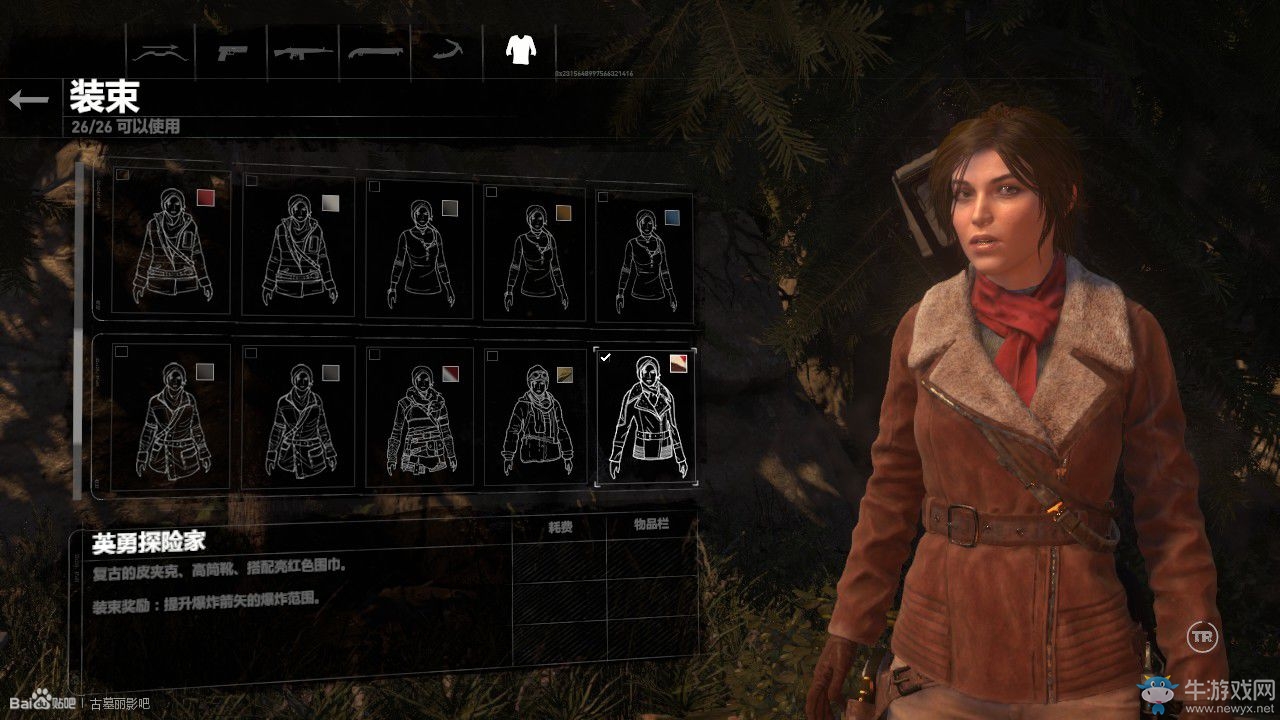Image resolution: width=1280 pixels, height=720 pixels.
Task: Switch to the climbing axe tab
Action: pyautogui.click(x=446, y=51)
